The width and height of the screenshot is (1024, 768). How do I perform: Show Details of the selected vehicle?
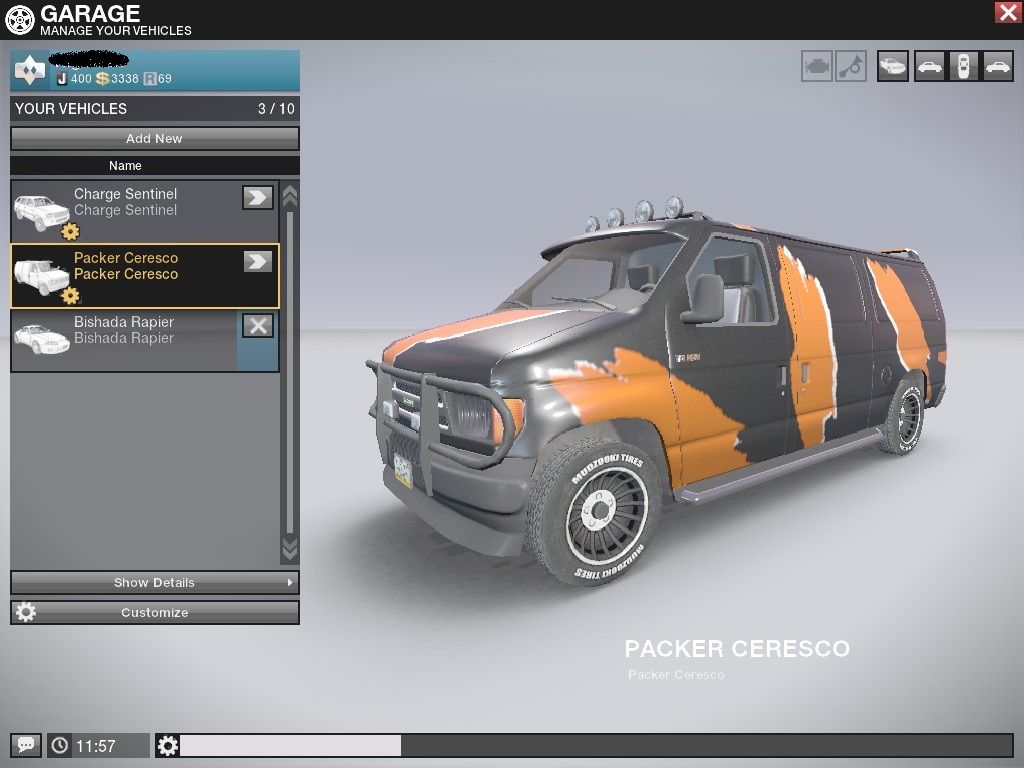click(x=154, y=582)
